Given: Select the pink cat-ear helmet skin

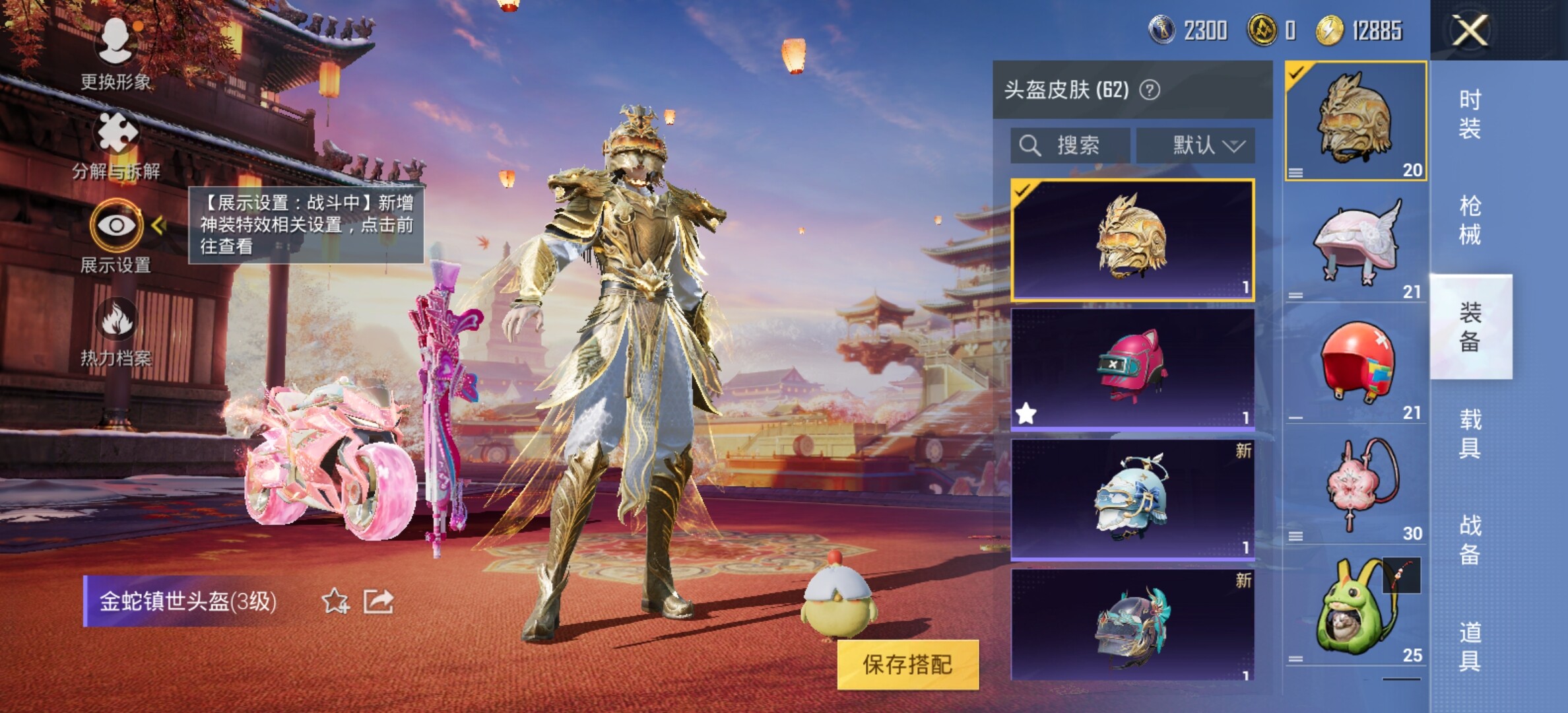Looking at the screenshot, I should pyautogui.click(x=1132, y=368).
